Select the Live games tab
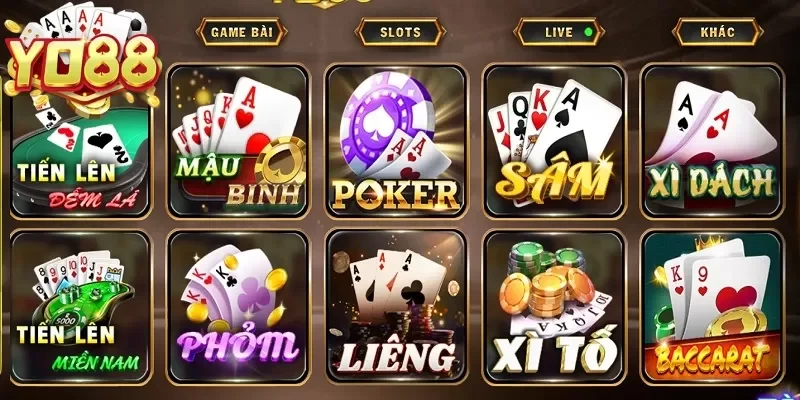The width and height of the screenshot is (800, 400). [560, 32]
